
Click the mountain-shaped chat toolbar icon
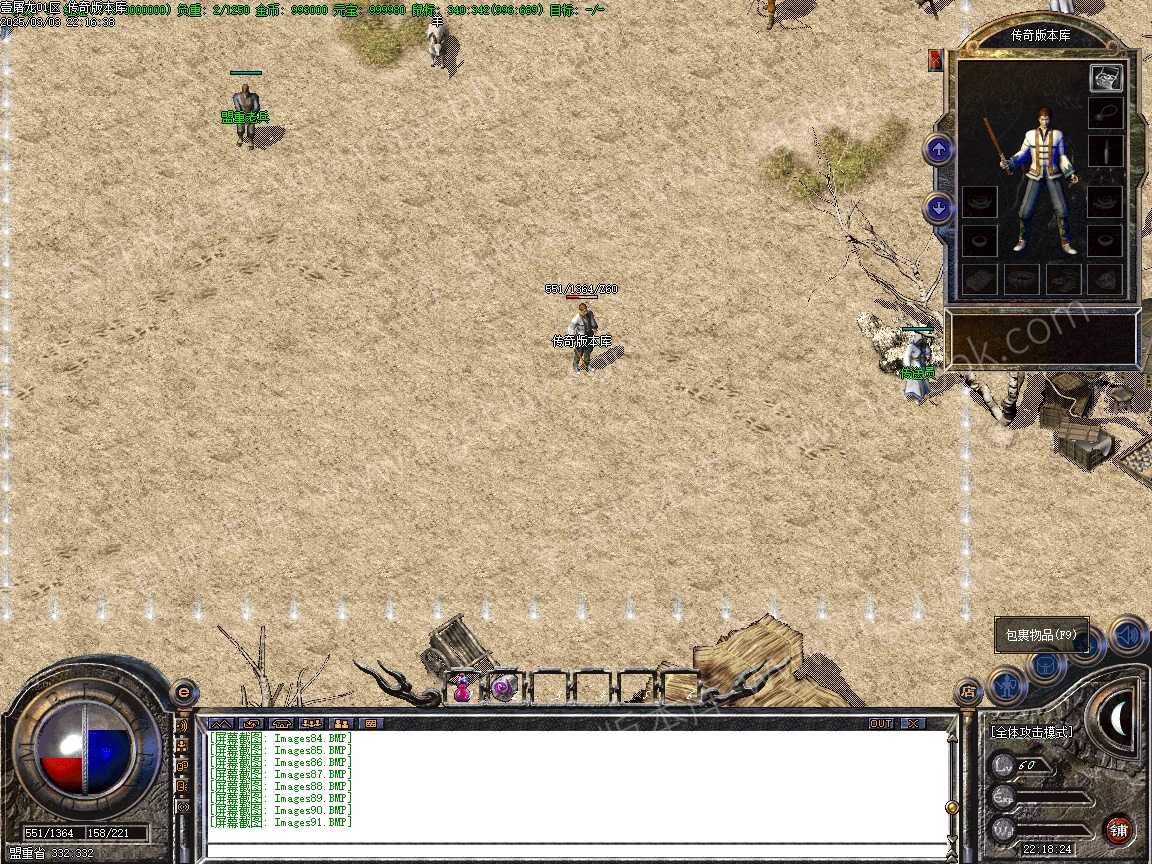[x=221, y=723]
